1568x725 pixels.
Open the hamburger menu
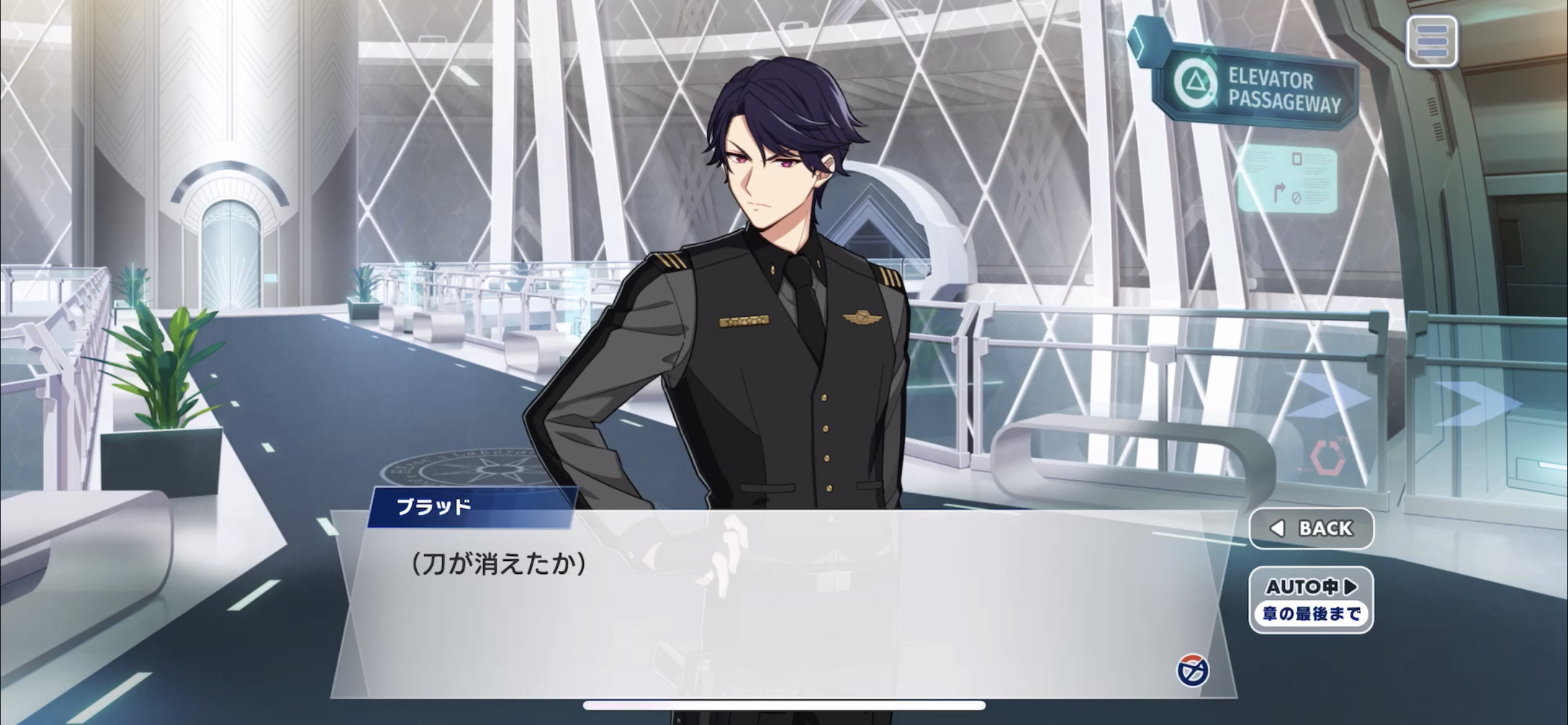tap(1431, 42)
